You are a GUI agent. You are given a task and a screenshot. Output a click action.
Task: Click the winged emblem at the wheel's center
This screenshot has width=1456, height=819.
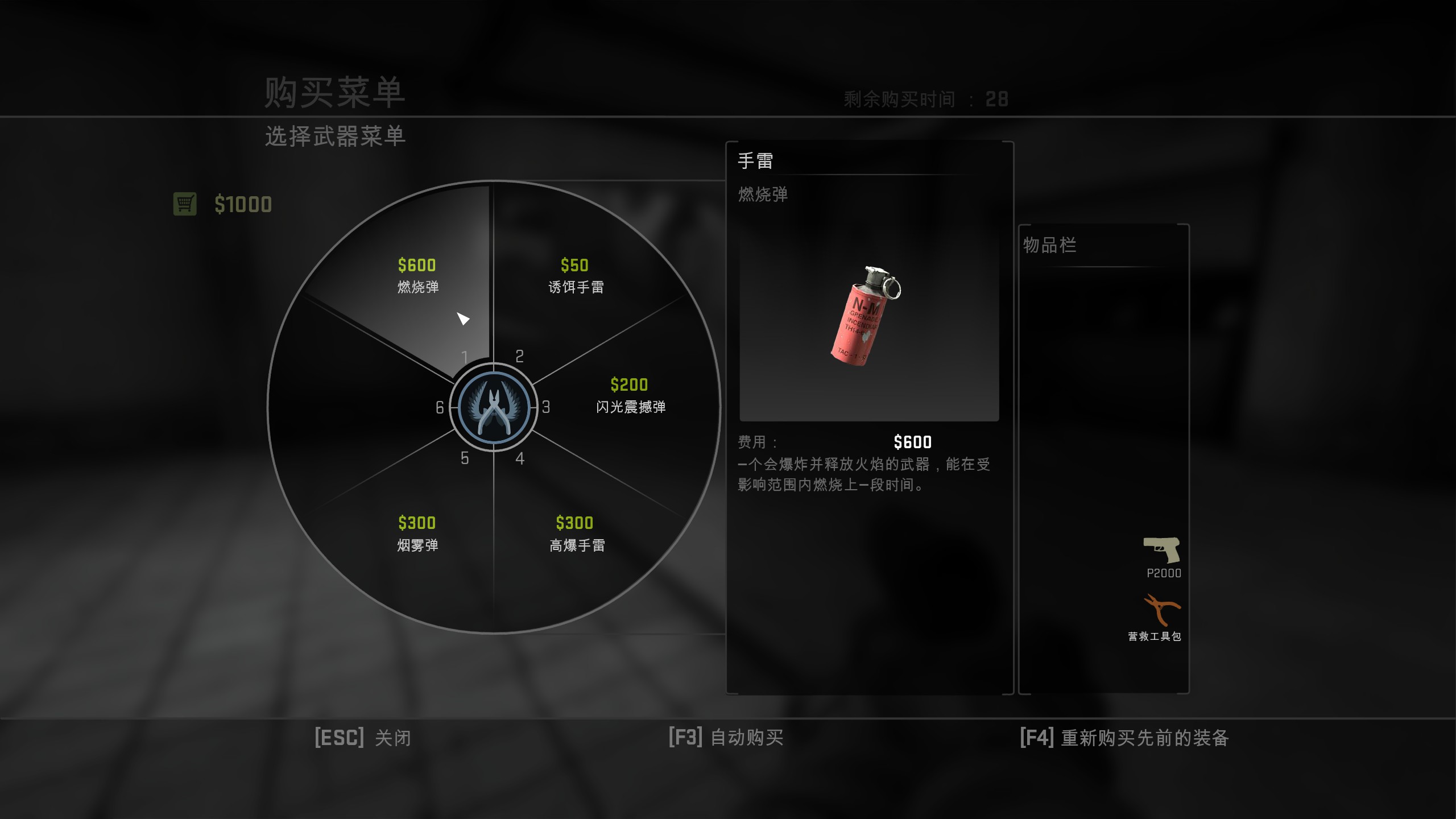(x=494, y=407)
